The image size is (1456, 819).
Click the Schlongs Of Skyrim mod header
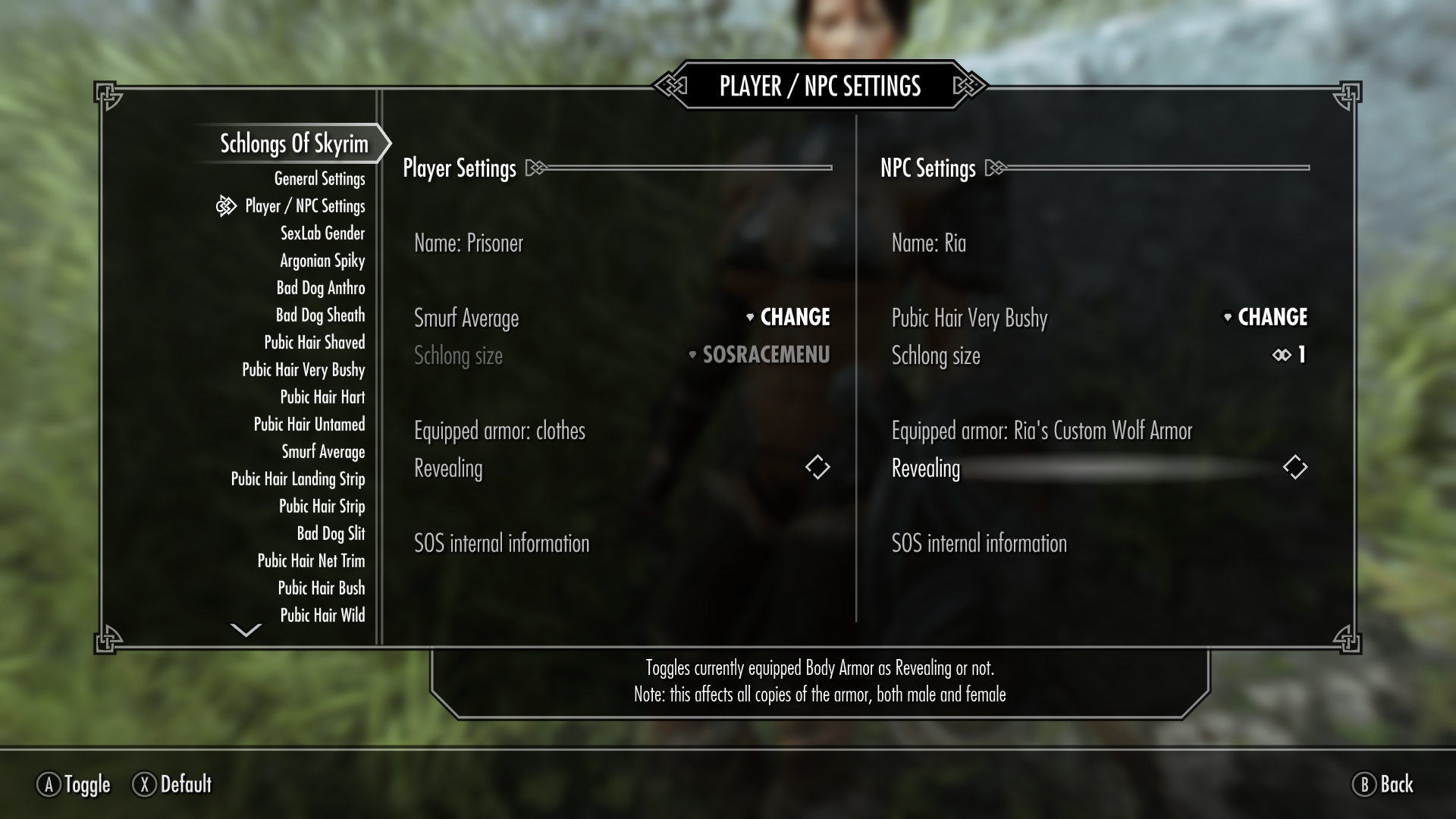tap(293, 143)
